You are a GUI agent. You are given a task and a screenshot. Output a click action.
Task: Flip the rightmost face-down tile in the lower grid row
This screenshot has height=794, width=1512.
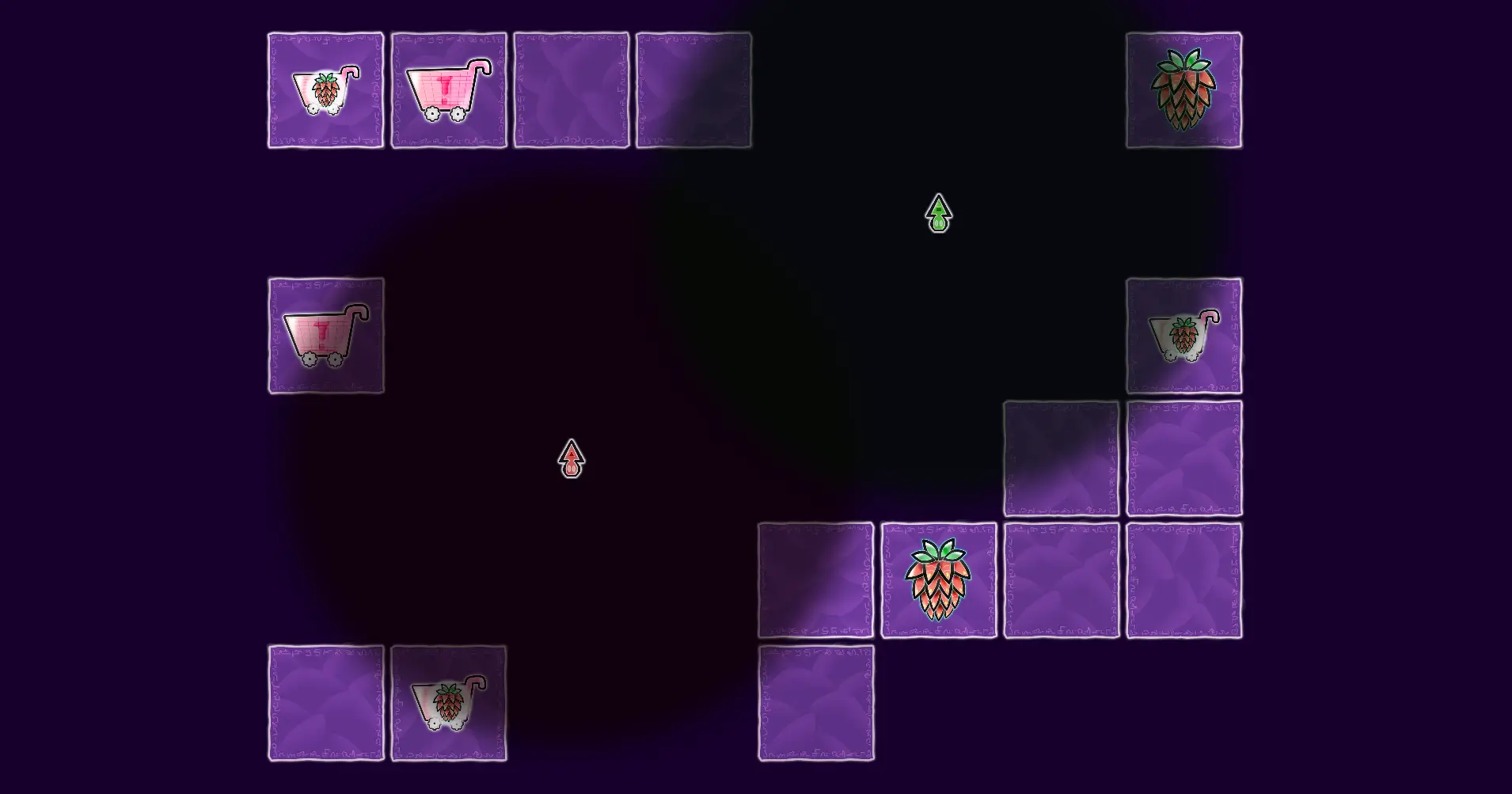(1183, 578)
